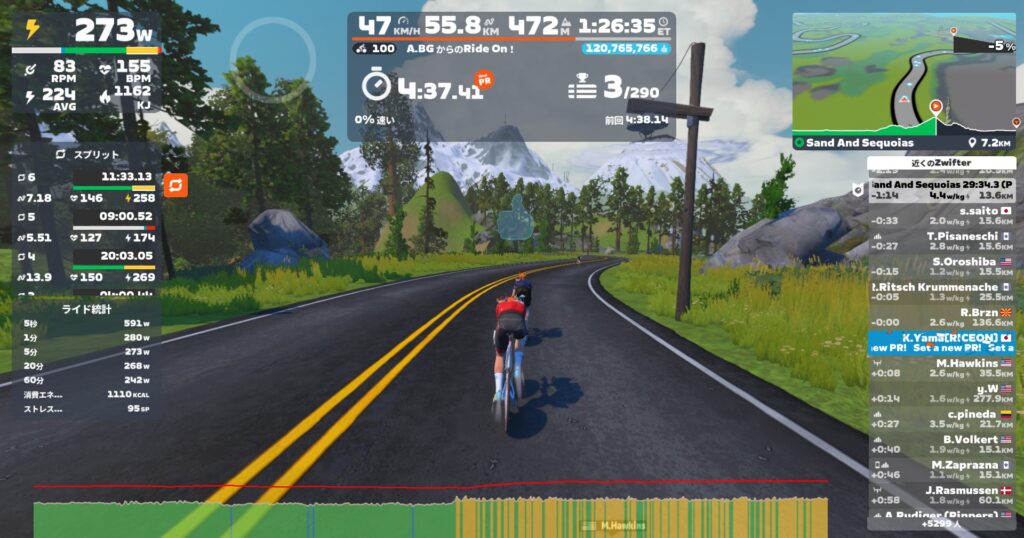
Task: Click the splits panel header
Action: (86, 155)
